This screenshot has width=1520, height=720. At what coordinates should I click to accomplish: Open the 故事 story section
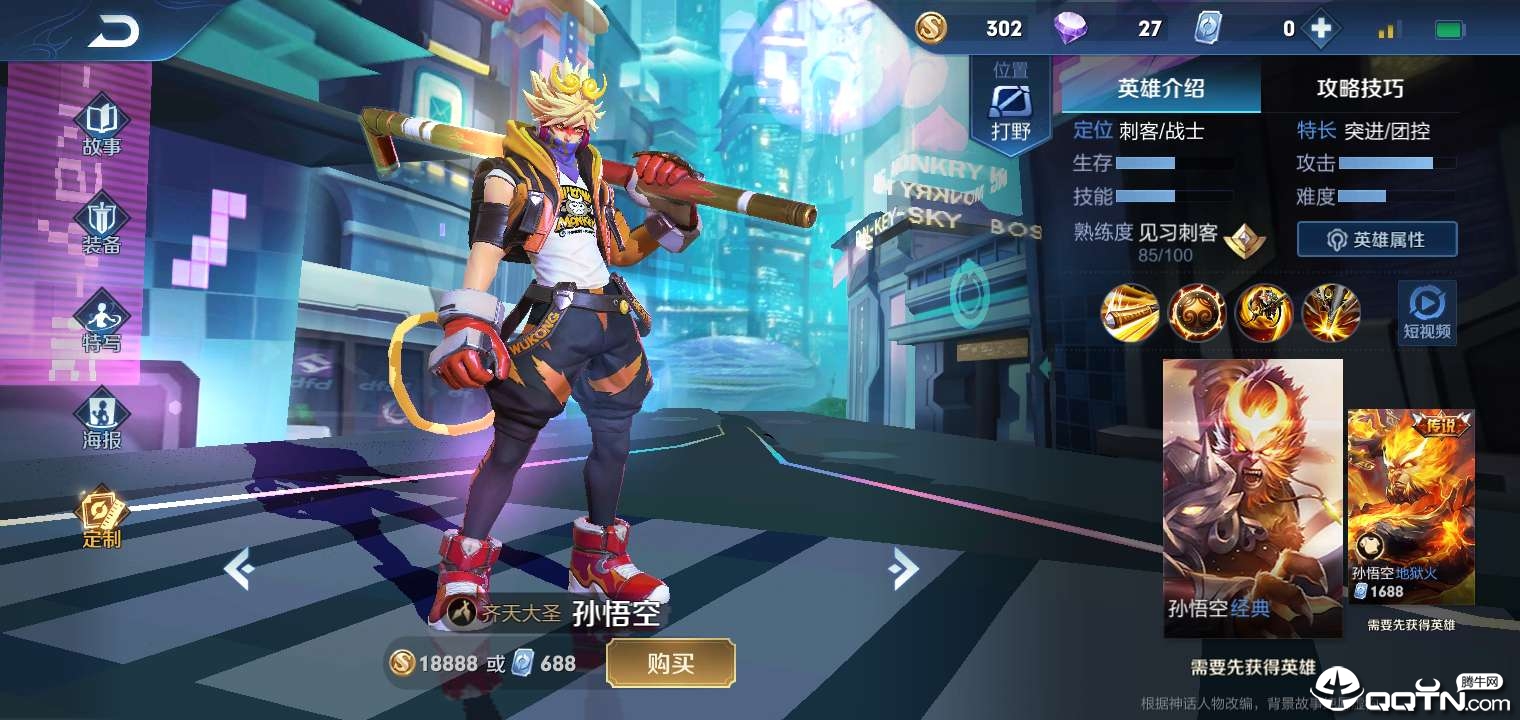[102, 127]
